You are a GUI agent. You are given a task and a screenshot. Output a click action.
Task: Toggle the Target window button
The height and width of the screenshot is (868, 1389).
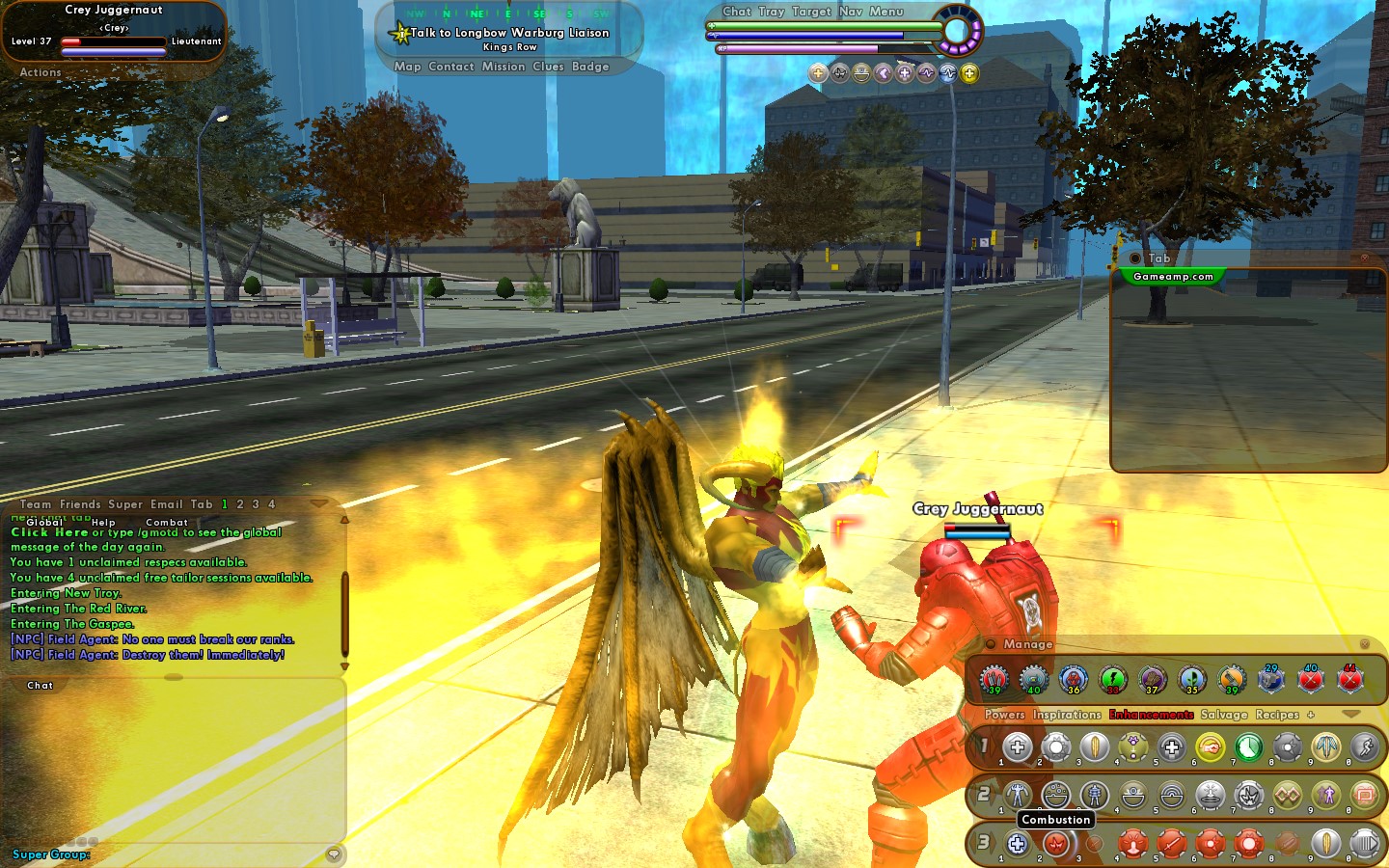810,12
